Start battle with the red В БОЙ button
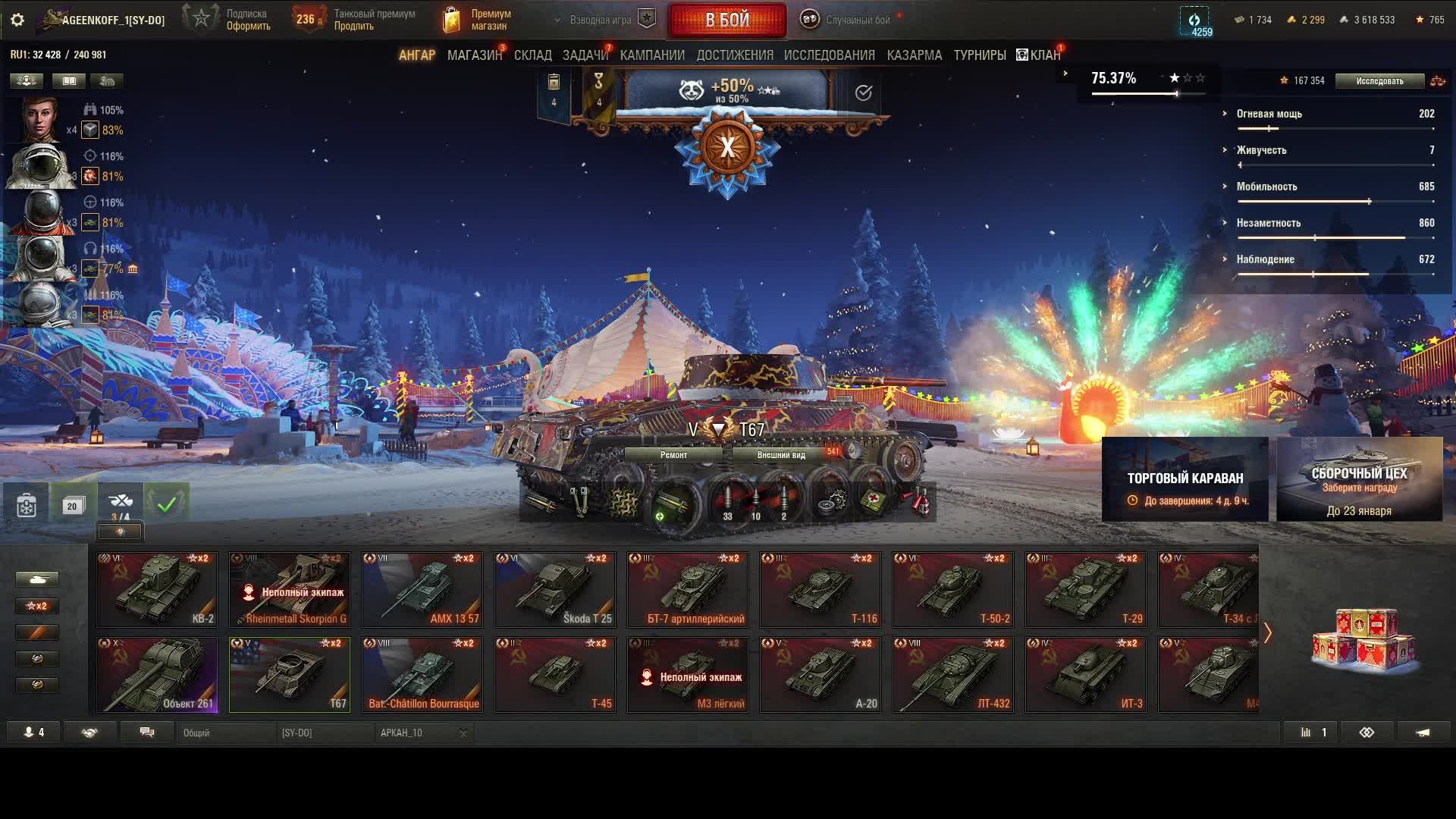The image size is (1456, 819). pos(726,20)
